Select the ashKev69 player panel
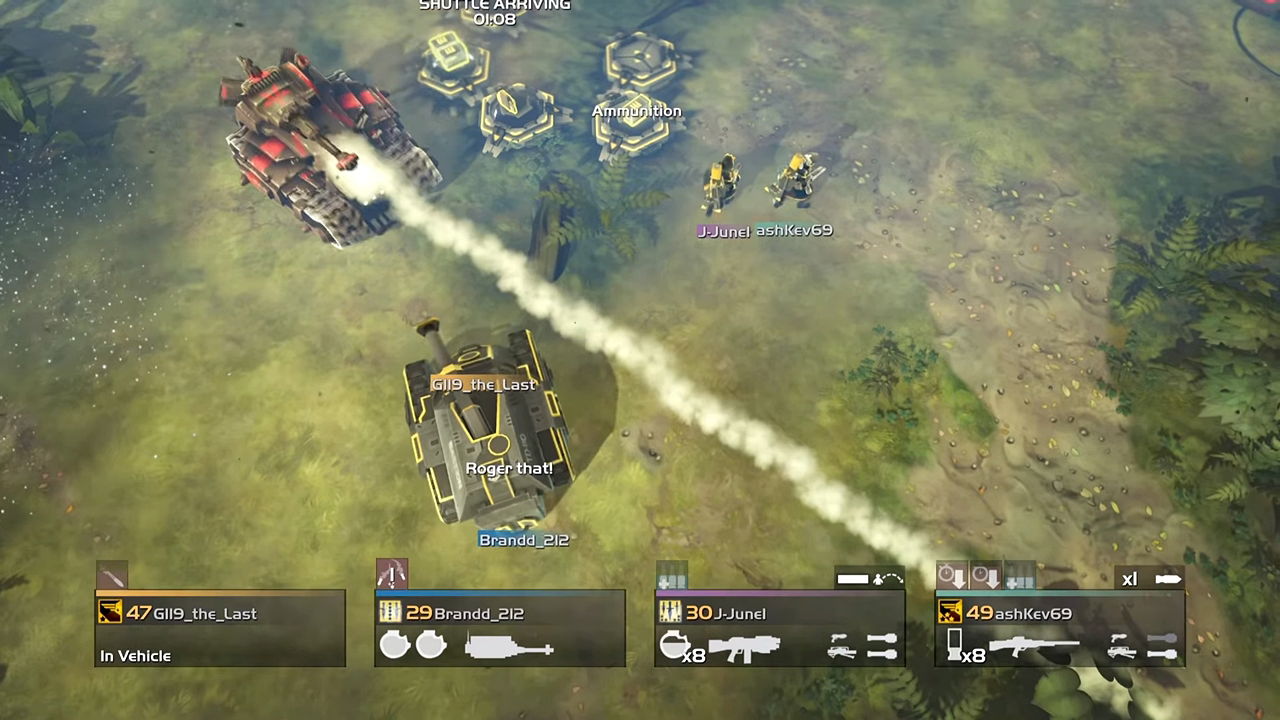The image size is (1280, 720). coord(1060,628)
